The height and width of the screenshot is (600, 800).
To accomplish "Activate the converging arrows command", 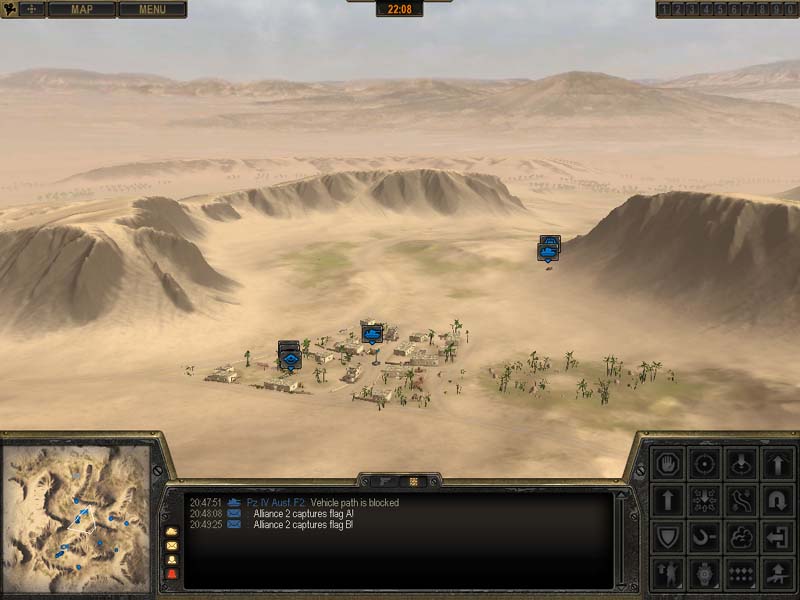I will (x=704, y=499).
